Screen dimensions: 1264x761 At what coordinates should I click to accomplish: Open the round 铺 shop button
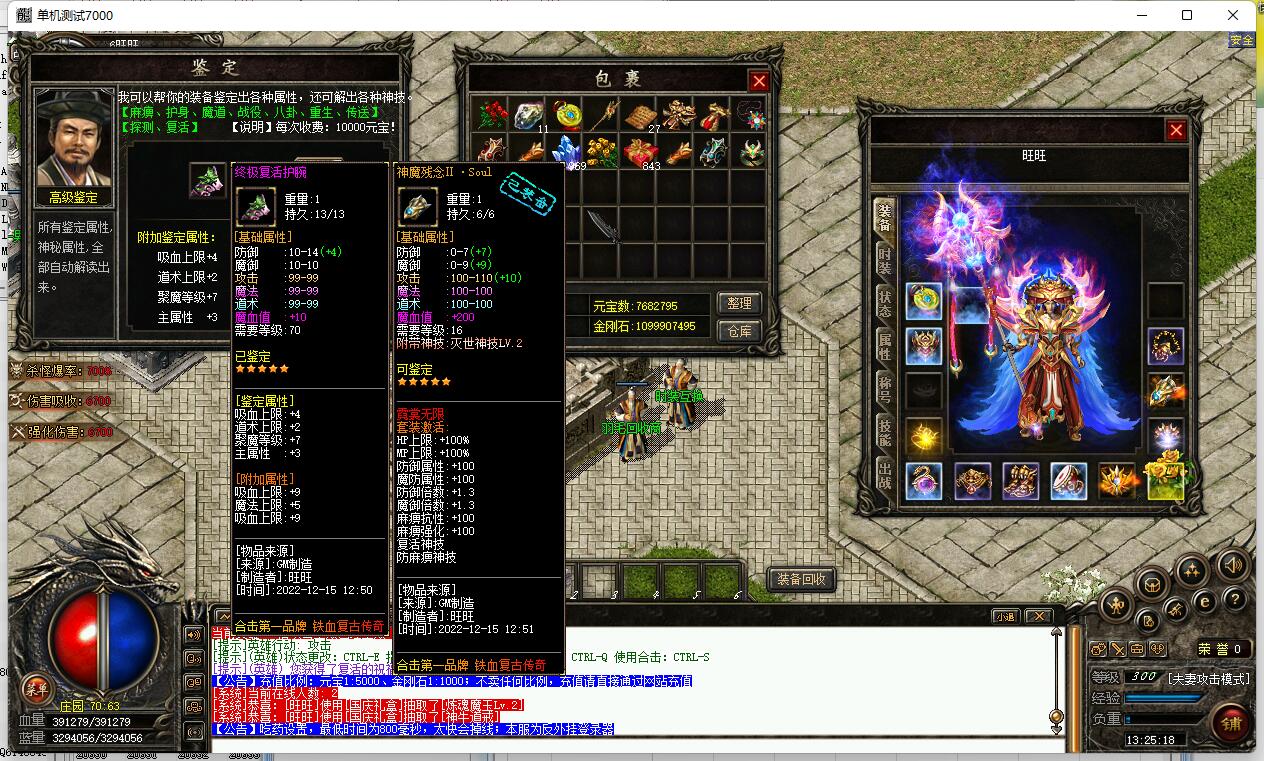(x=1228, y=722)
